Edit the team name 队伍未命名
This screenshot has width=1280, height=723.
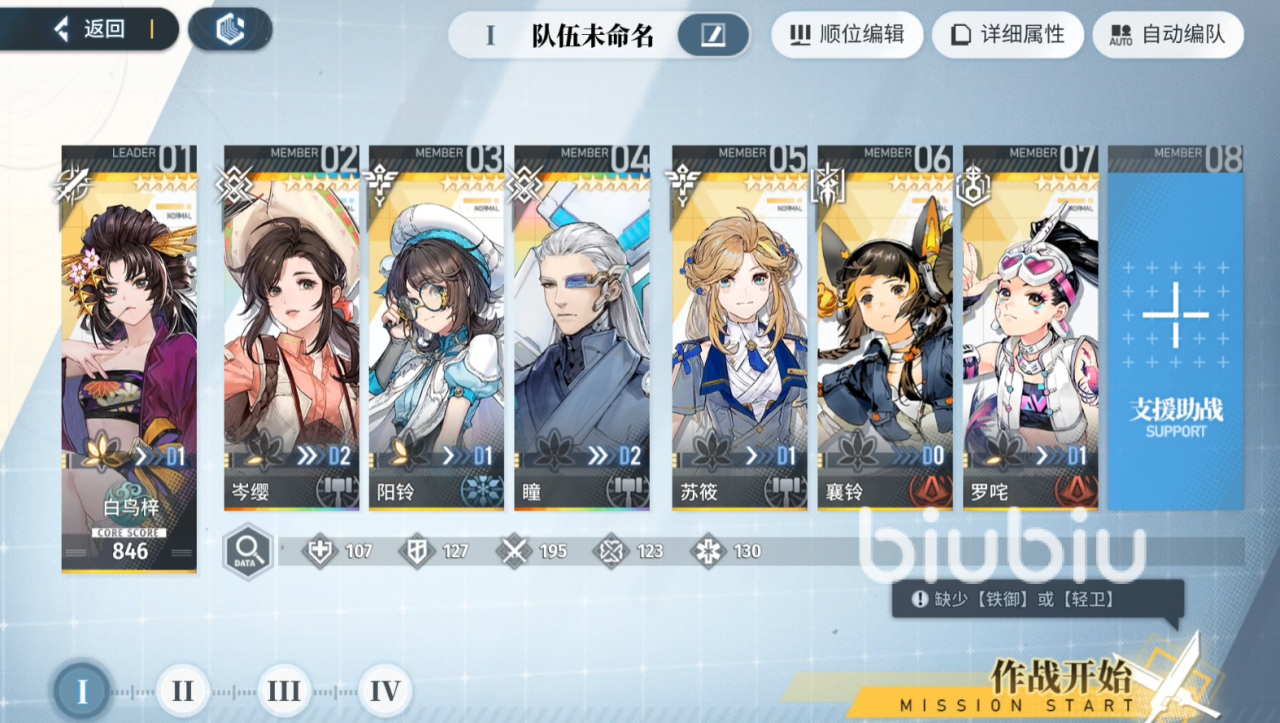click(x=713, y=36)
